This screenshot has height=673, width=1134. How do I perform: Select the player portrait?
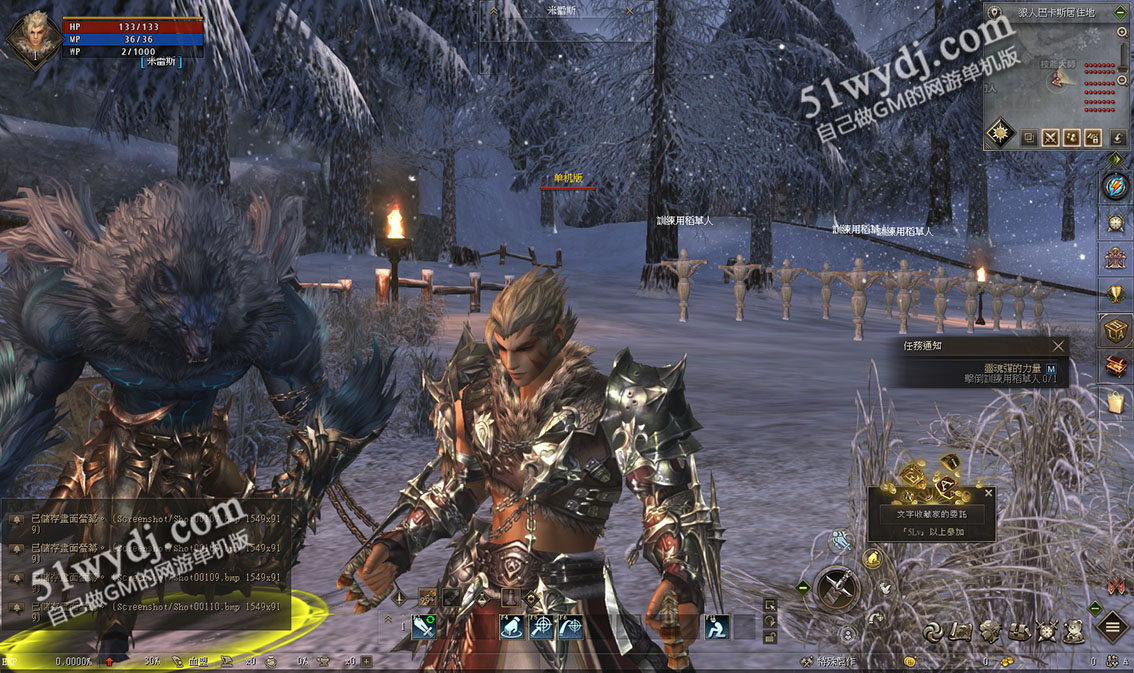pyautogui.click(x=33, y=36)
